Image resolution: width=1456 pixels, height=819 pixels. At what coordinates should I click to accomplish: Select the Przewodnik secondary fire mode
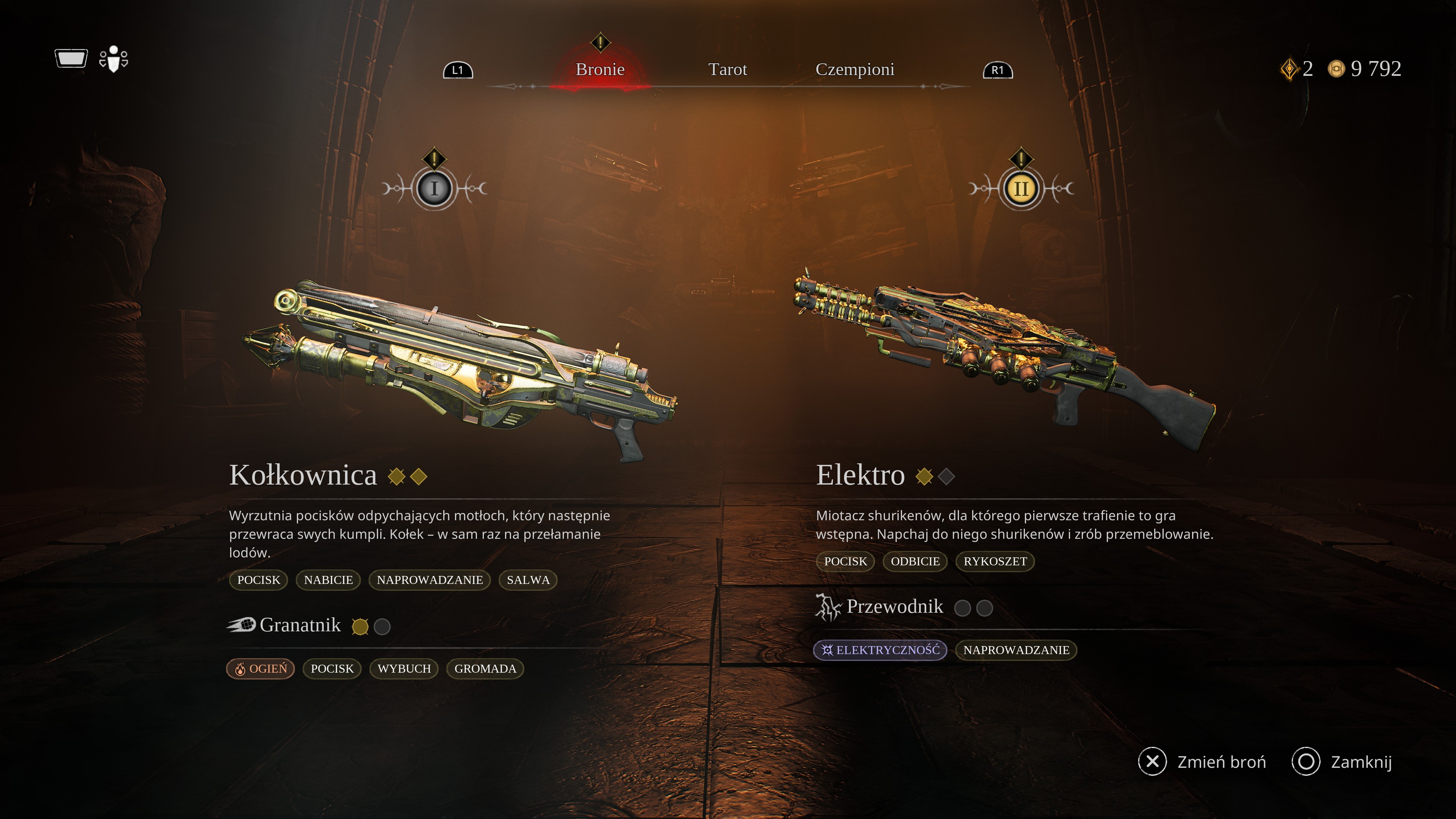(894, 607)
